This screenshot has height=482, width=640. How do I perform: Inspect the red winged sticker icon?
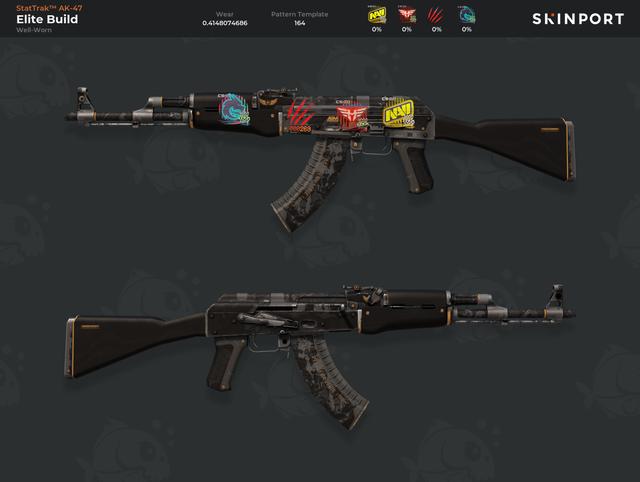[x=407, y=15]
